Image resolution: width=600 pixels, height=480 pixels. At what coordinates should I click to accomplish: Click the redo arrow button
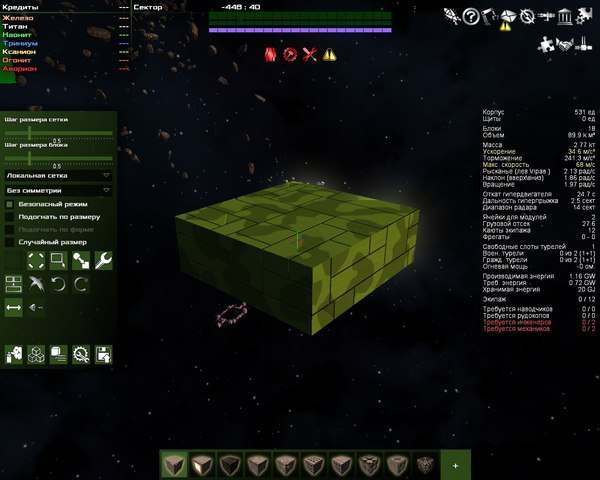pyautogui.click(x=81, y=284)
